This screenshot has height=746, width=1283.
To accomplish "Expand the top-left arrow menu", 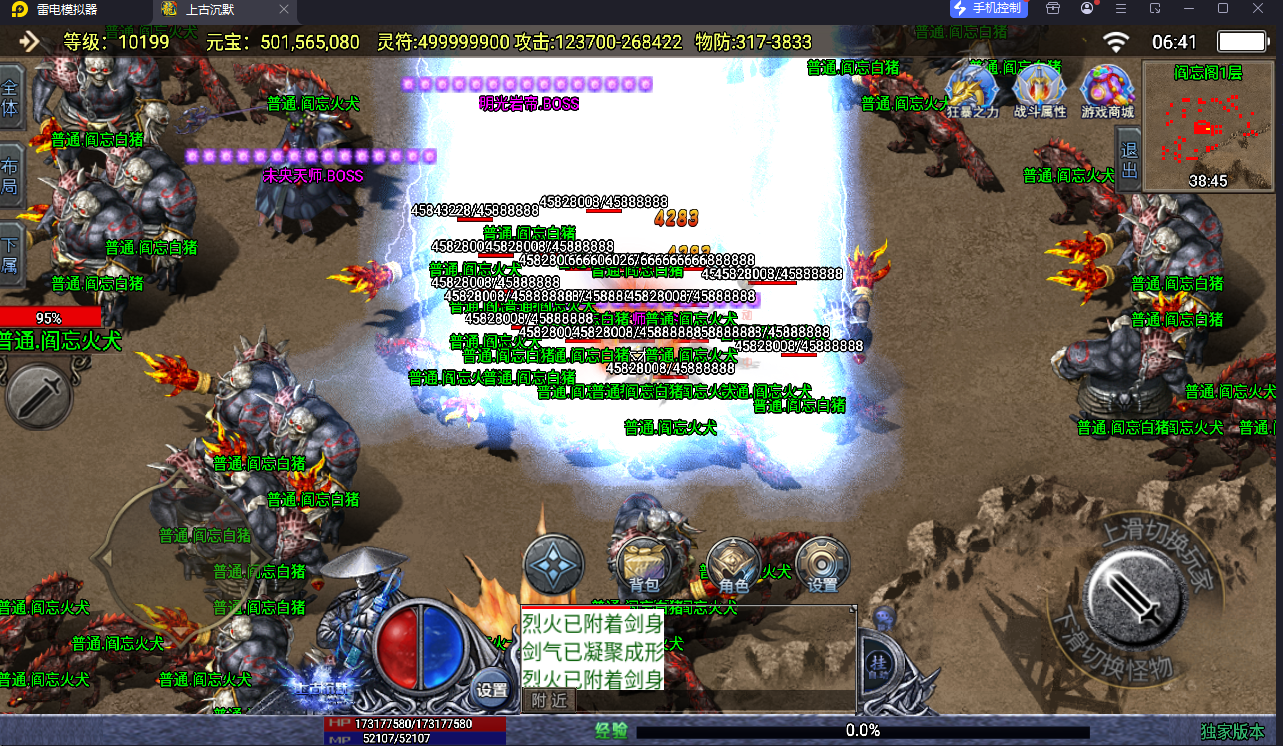I will pyautogui.click(x=30, y=41).
